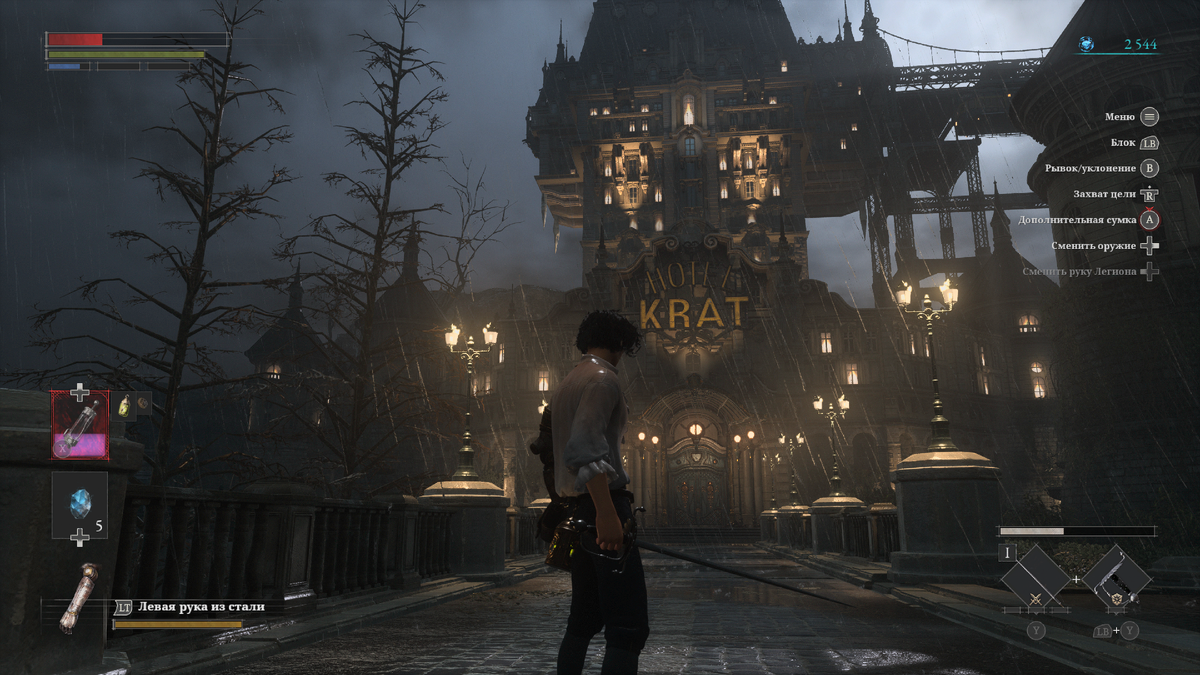Select the sword handle weapon slot

1116,578
